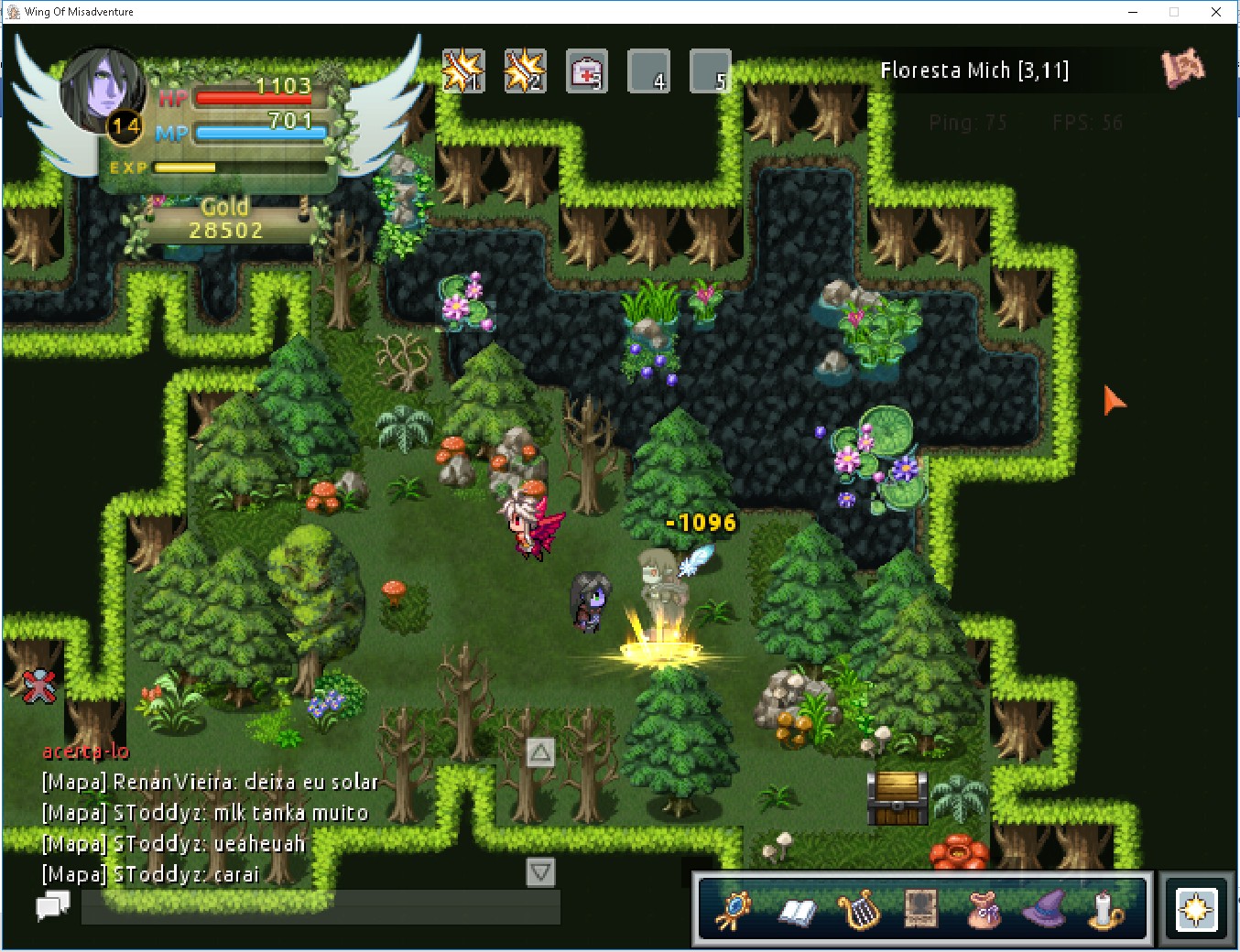
Task: Open the open book menu icon
Action: tap(797, 910)
